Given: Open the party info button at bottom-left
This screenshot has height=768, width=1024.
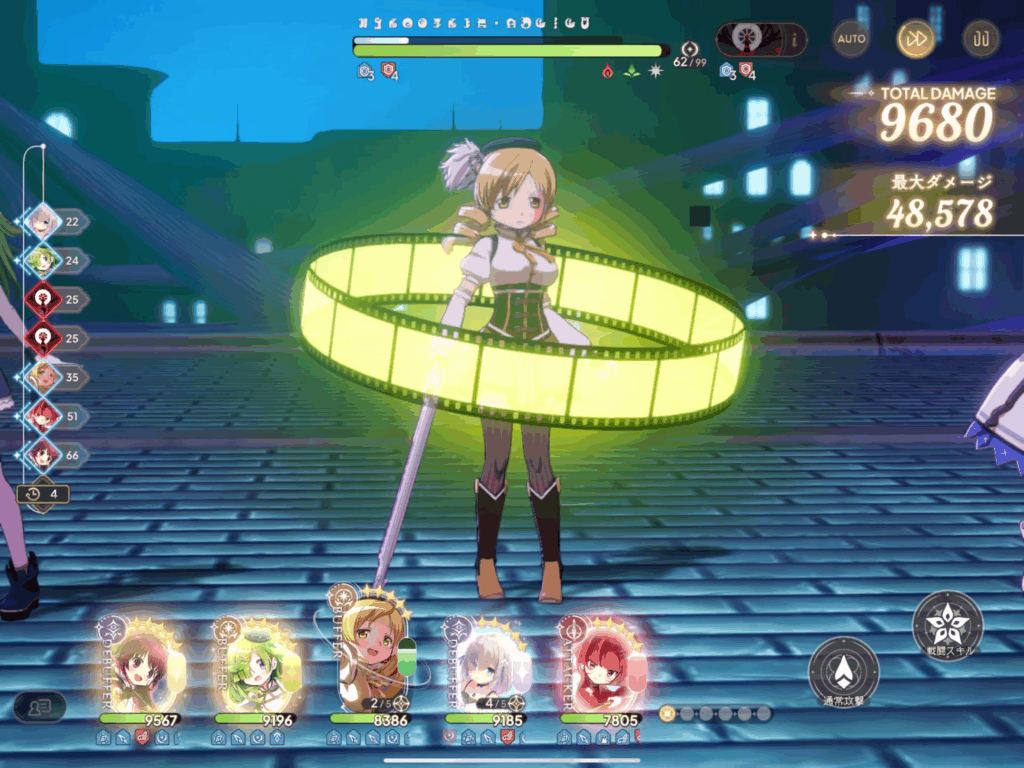Looking at the screenshot, I should point(40,707).
